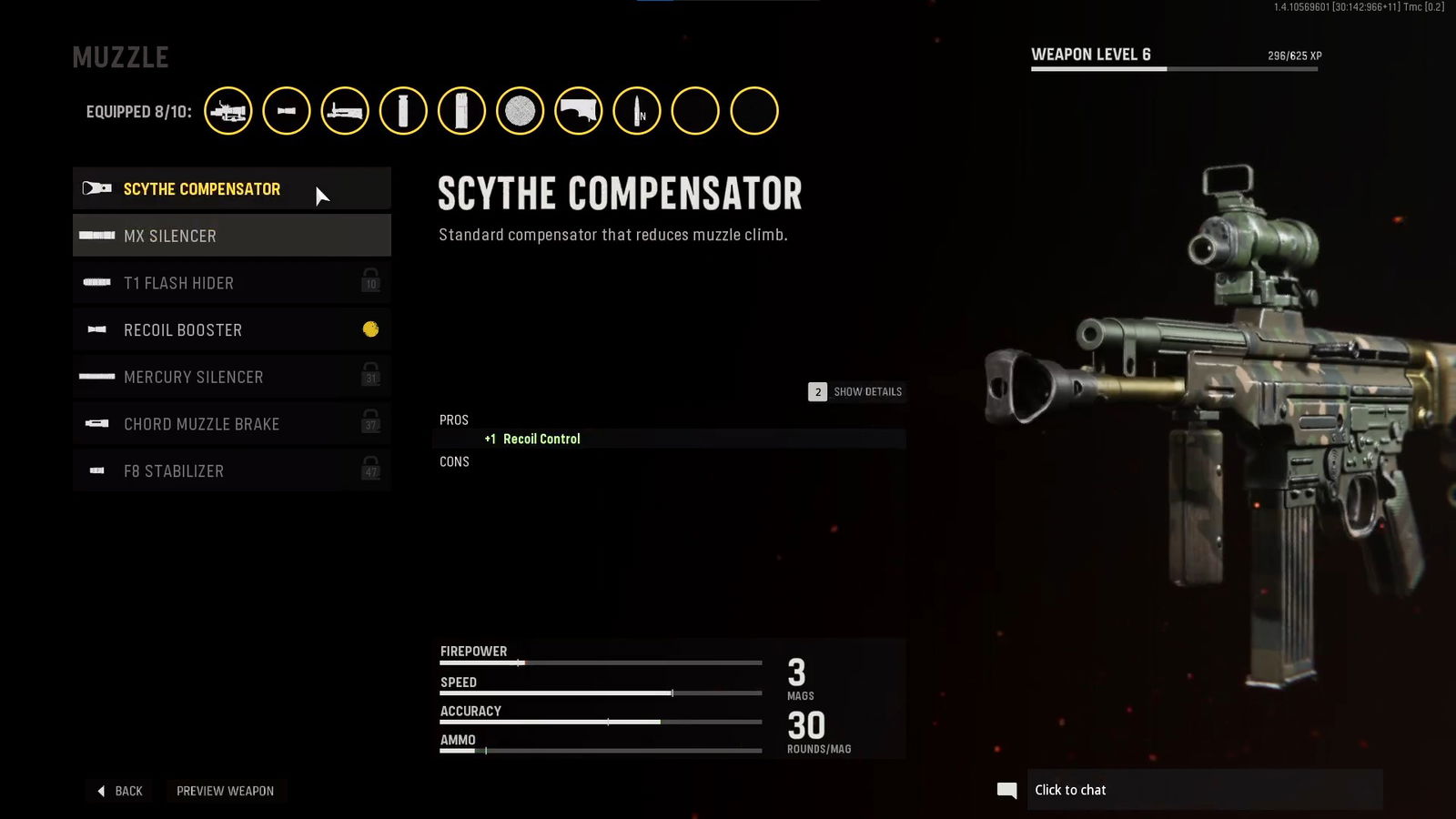Select the round textured grip slot

pos(520,111)
